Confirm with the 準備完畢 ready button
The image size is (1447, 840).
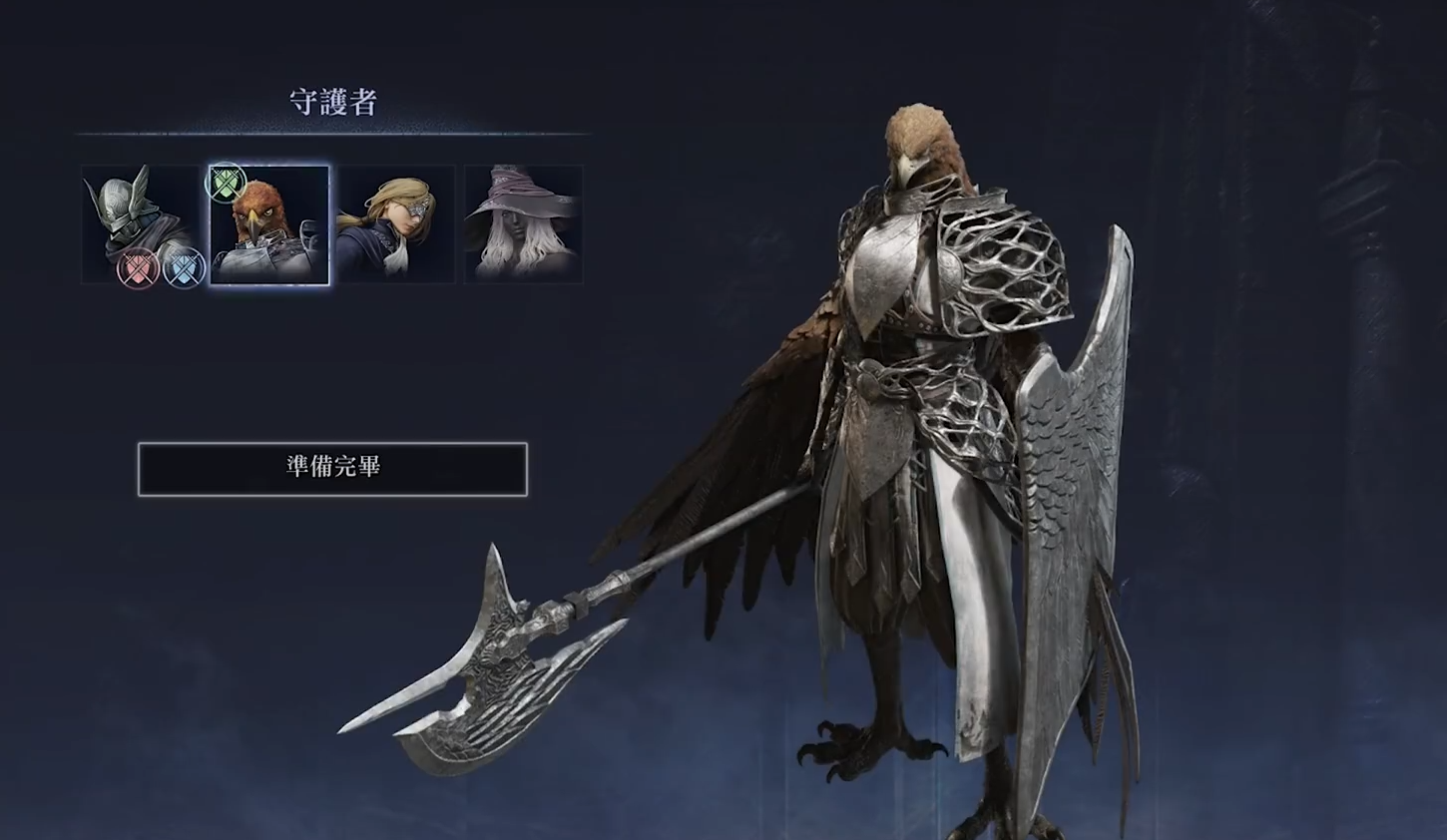click(332, 468)
